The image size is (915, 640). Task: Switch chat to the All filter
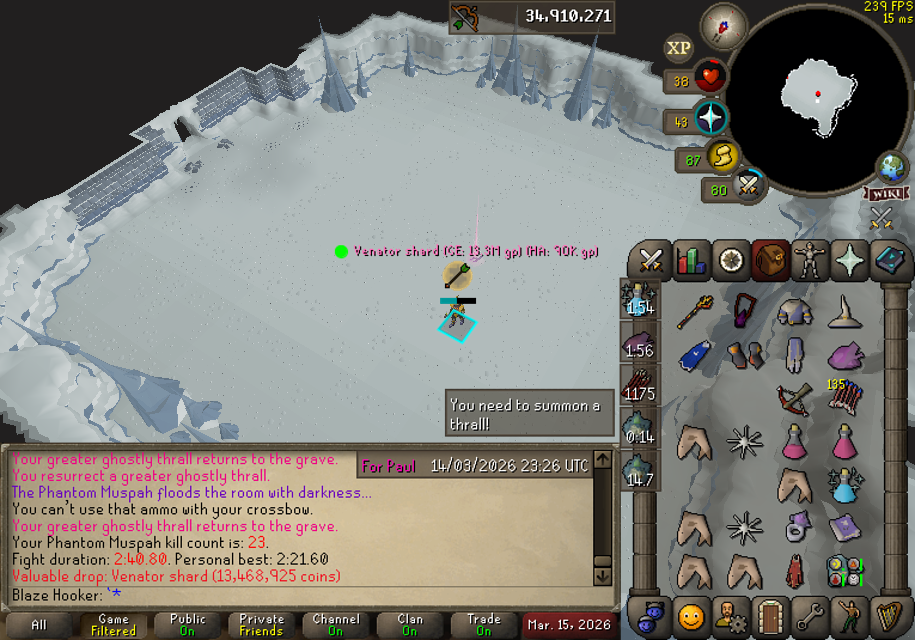(39, 625)
